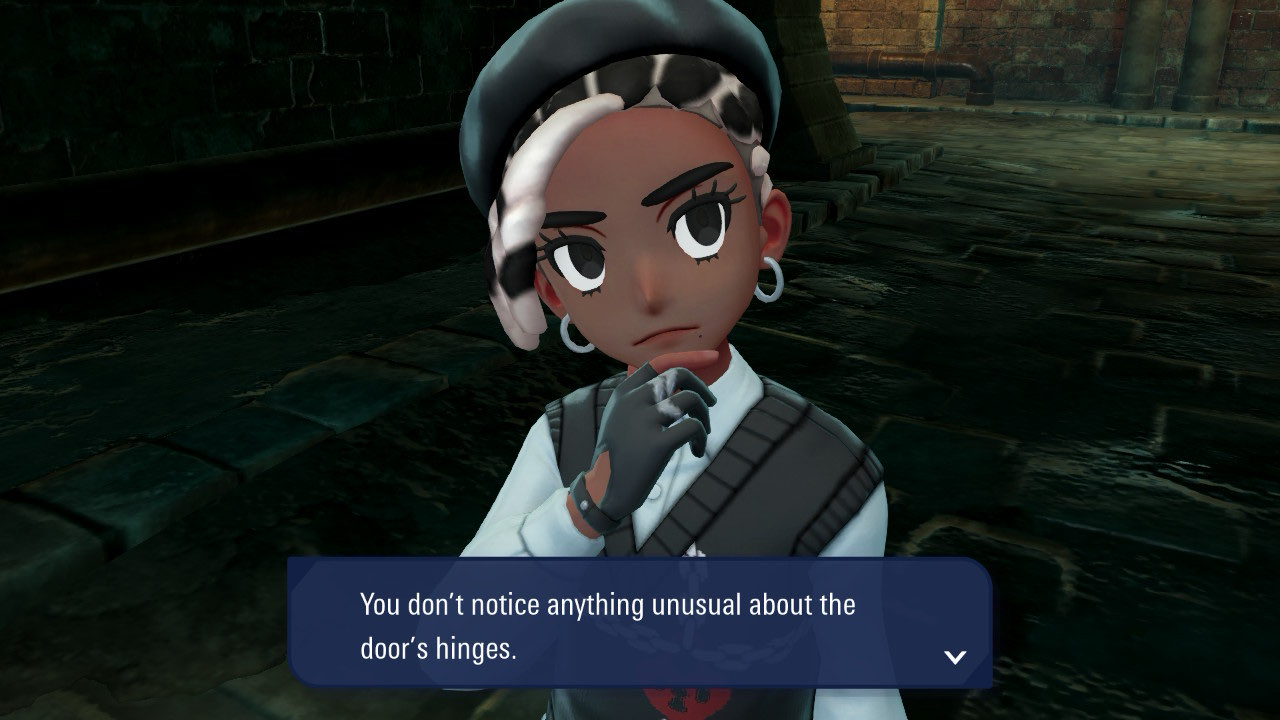The height and width of the screenshot is (720, 1280).
Task: Advance dialogue with the down arrow indicator
Action: 955,657
